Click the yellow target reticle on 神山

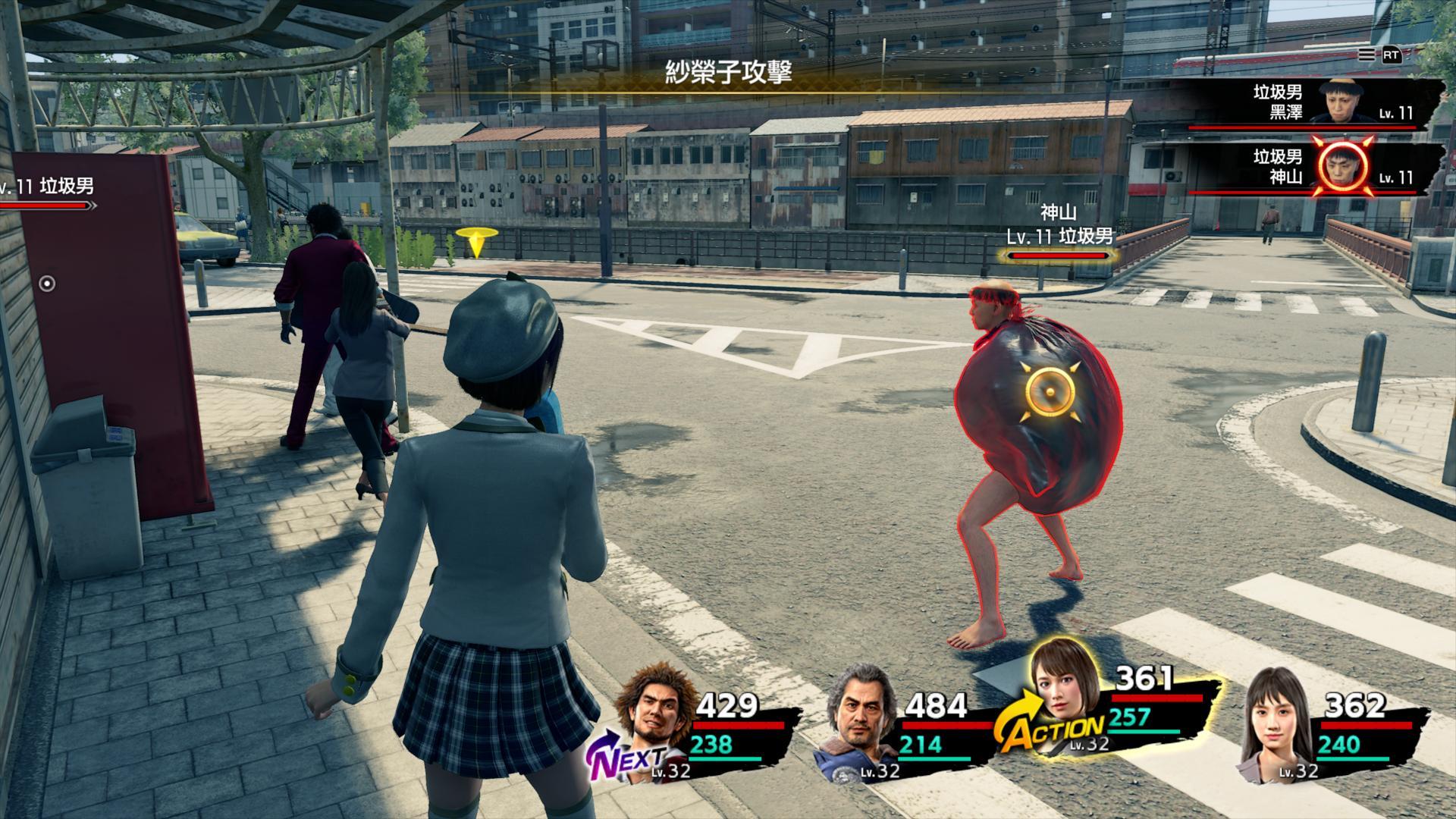[1049, 391]
